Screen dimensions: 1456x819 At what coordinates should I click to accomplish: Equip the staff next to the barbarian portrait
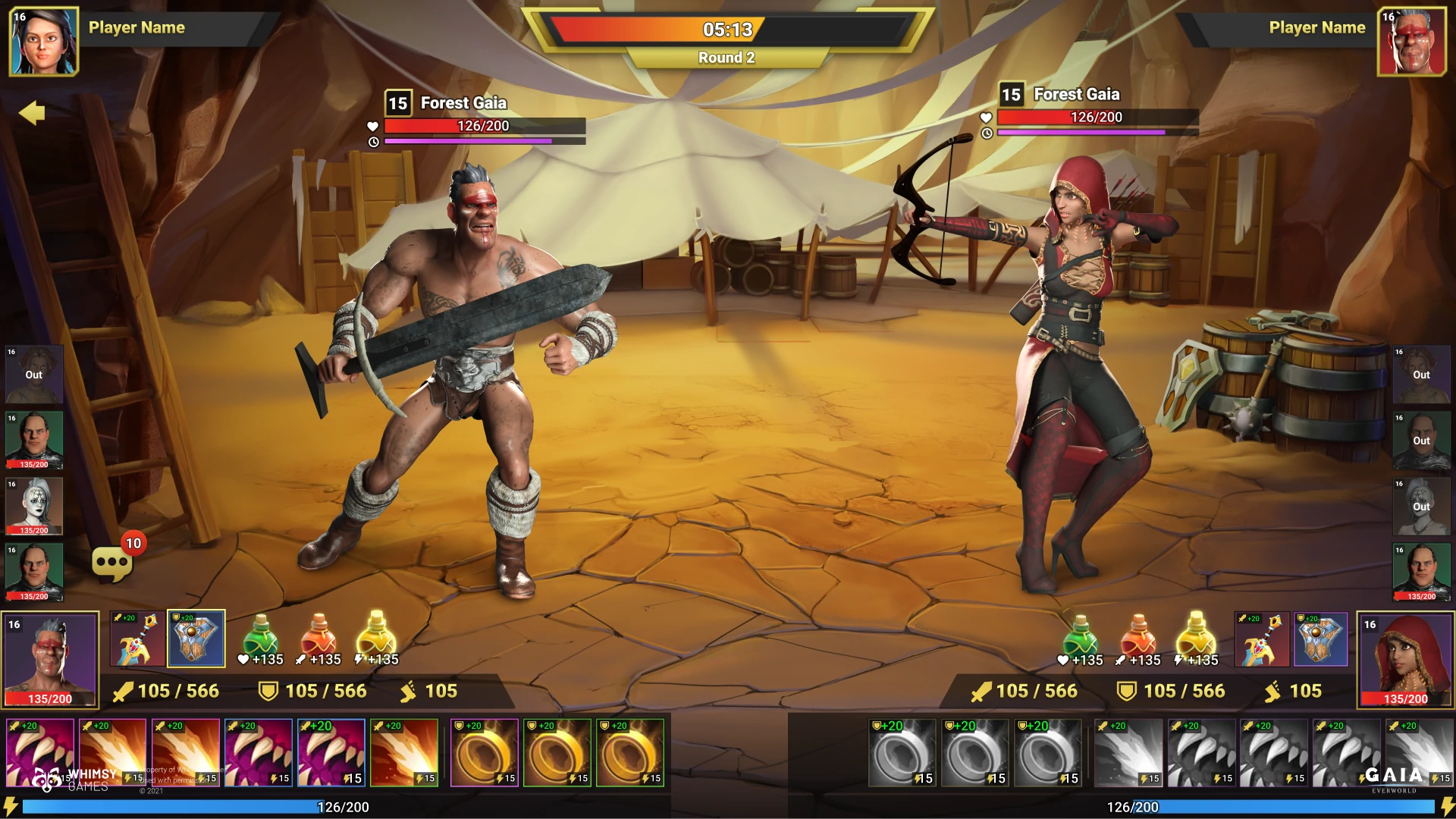137,639
